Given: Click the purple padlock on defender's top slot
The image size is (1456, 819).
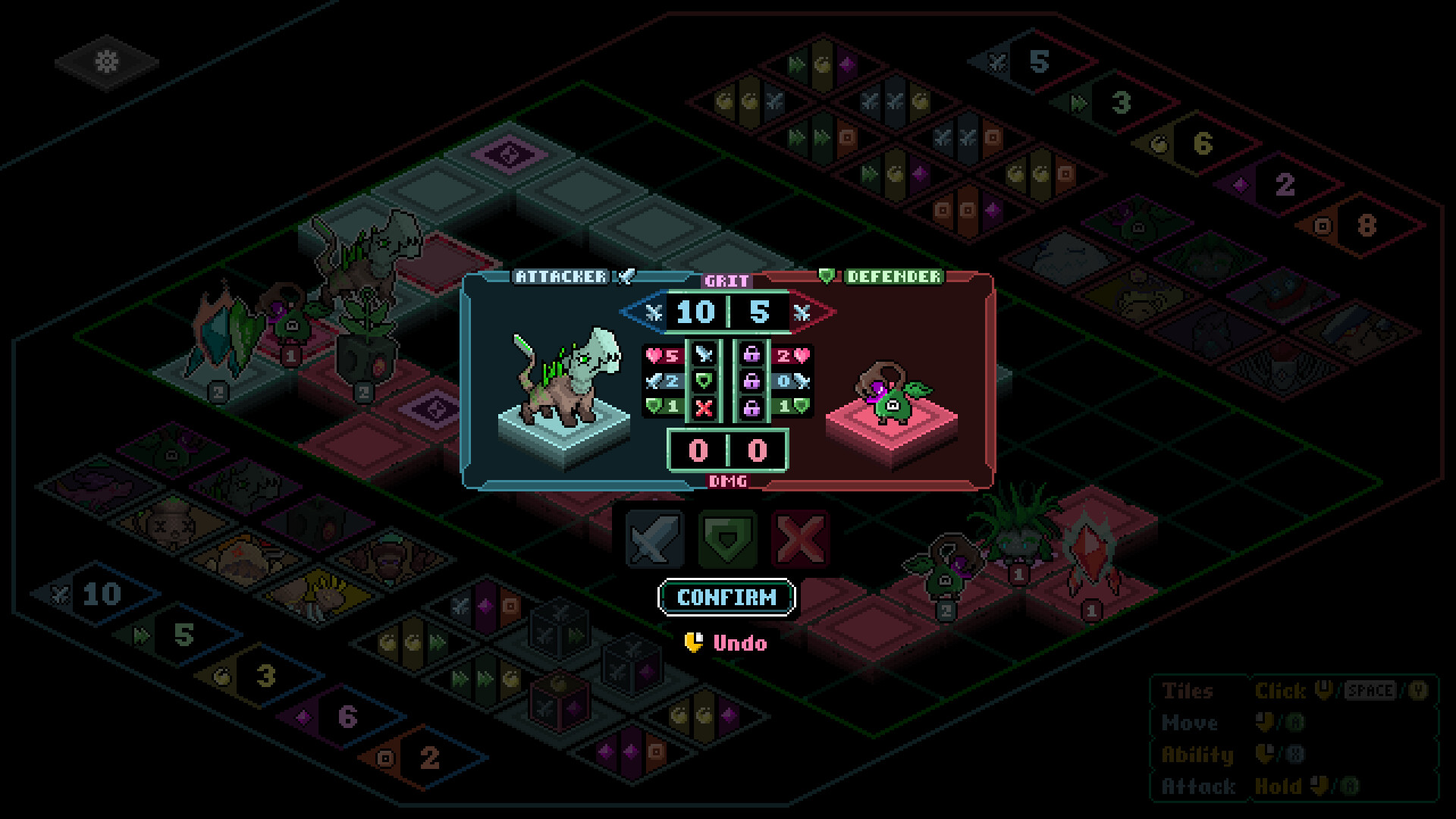Looking at the screenshot, I should click(x=752, y=356).
